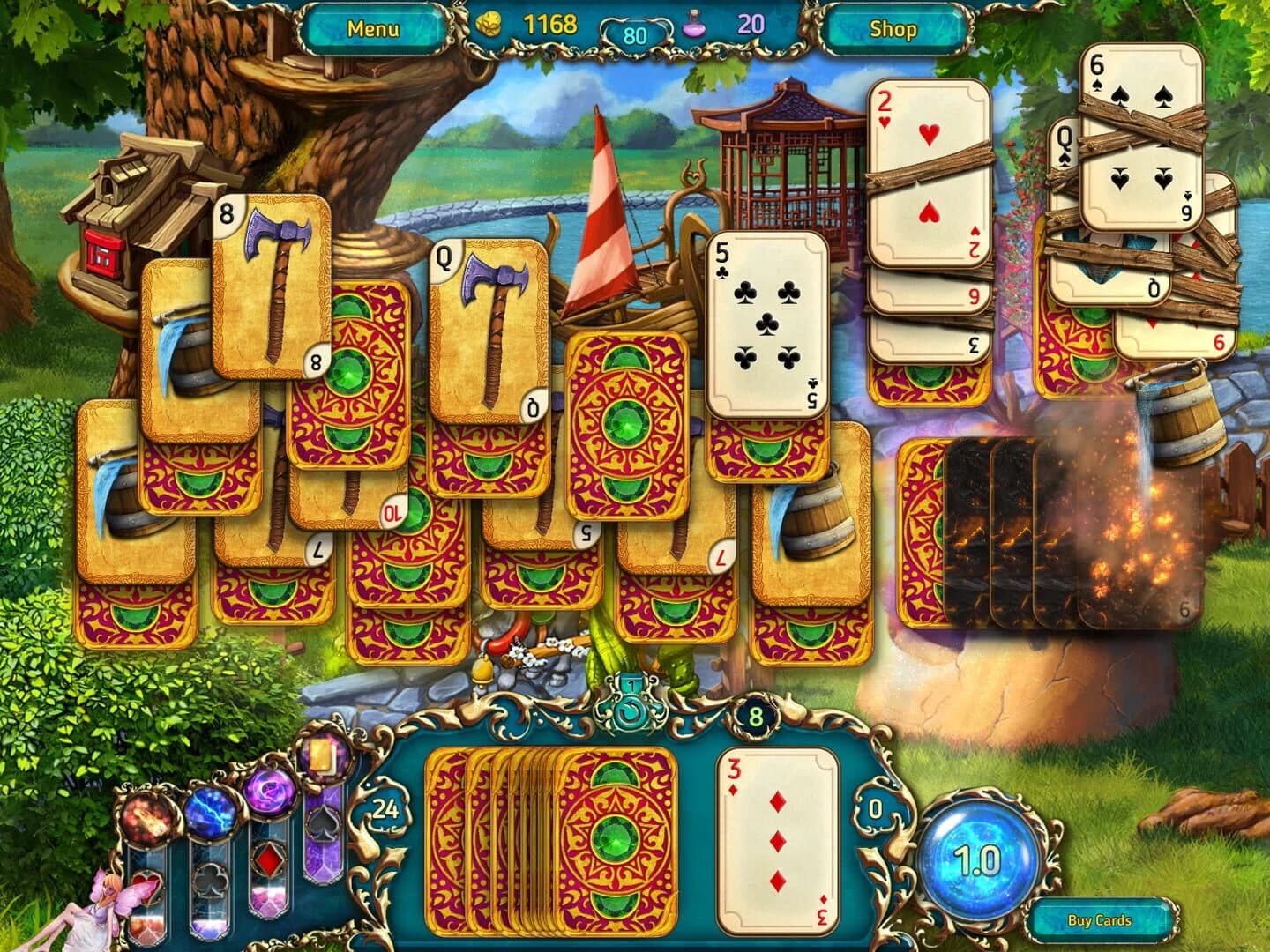Viewport: 1270px width, 952px height.
Task: Open the Menu
Action: pyautogui.click(x=374, y=27)
